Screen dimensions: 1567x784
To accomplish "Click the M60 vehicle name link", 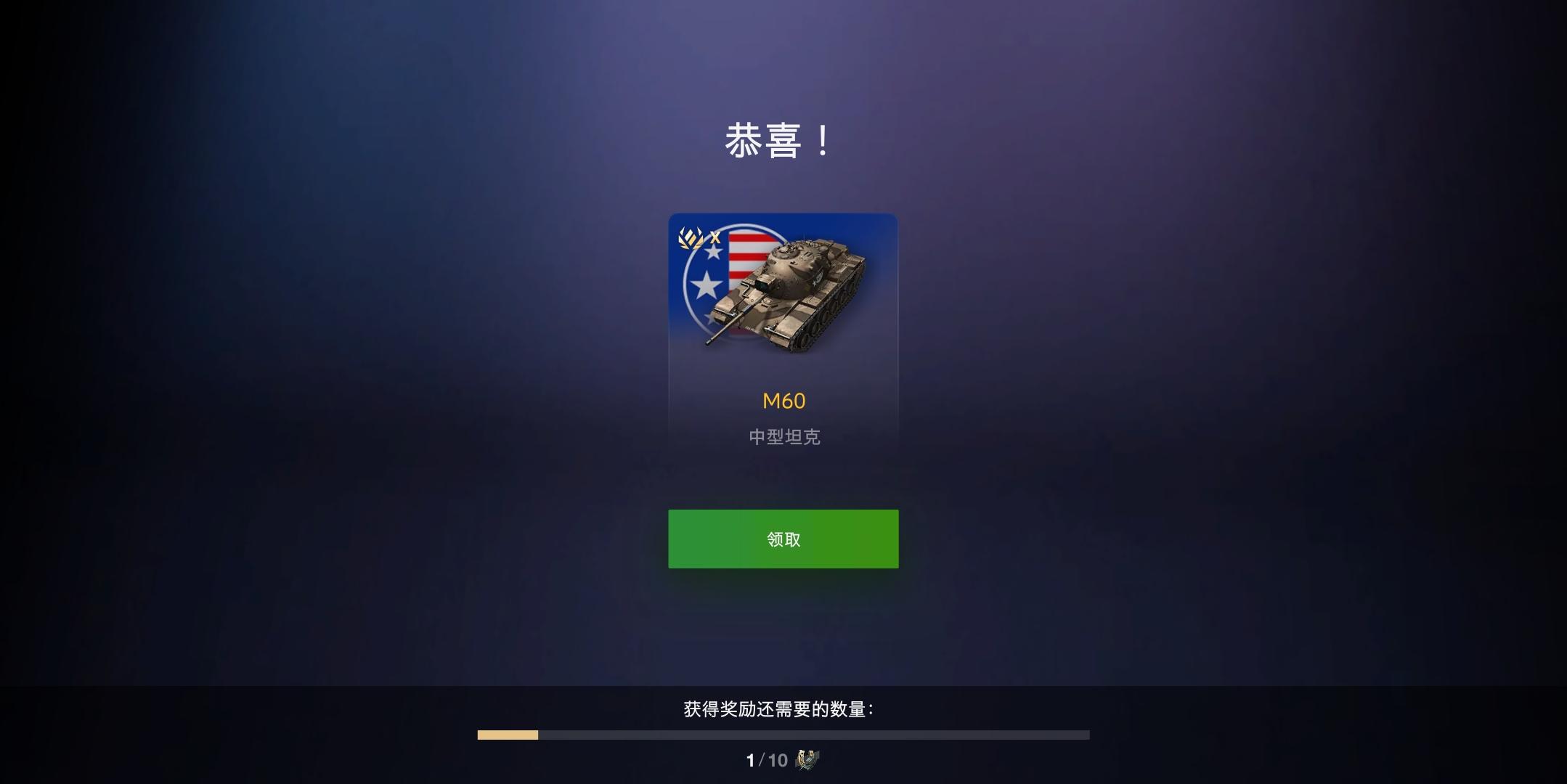I will click(x=782, y=400).
